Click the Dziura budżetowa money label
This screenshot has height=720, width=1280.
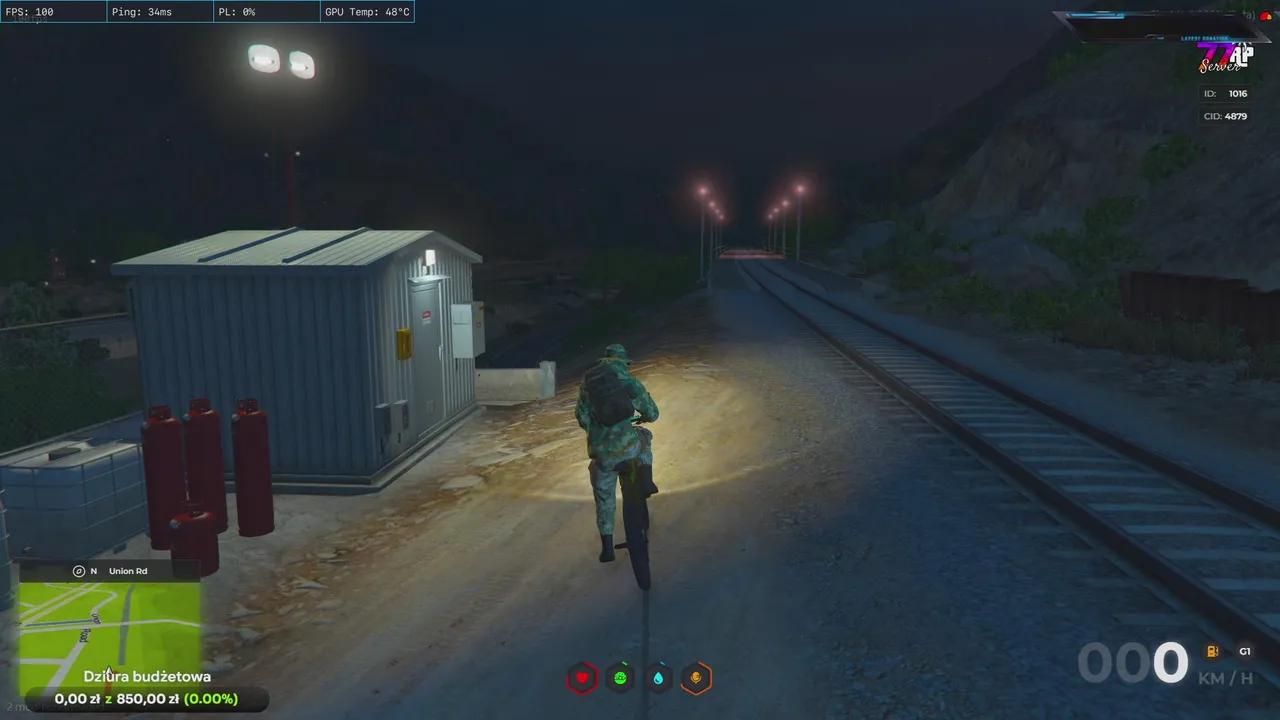147,676
